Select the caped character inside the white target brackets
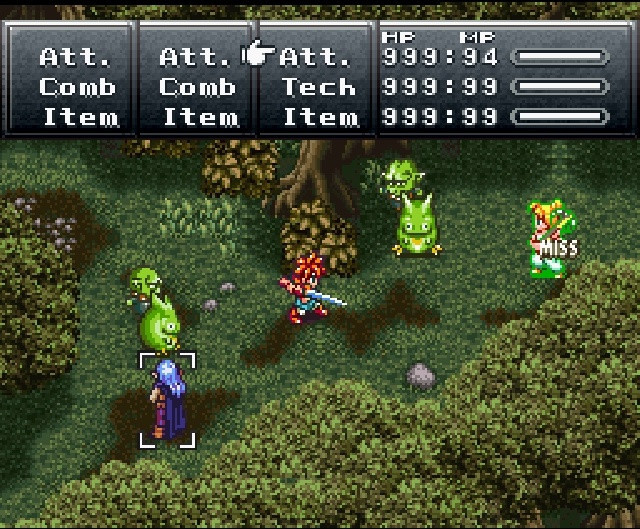Screen dimensions: 640x529 [166, 398]
